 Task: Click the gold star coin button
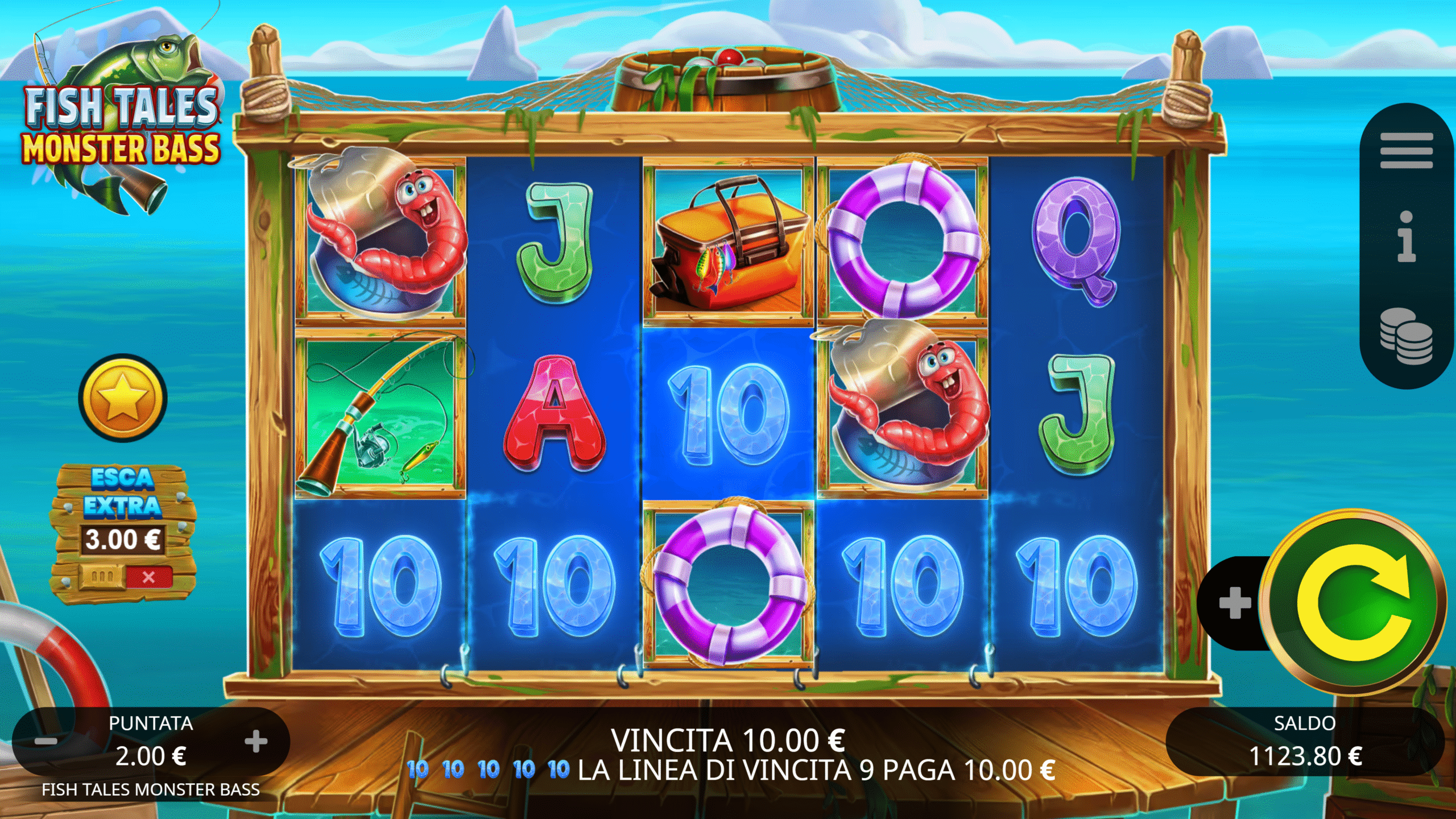pyautogui.click(x=123, y=398)
